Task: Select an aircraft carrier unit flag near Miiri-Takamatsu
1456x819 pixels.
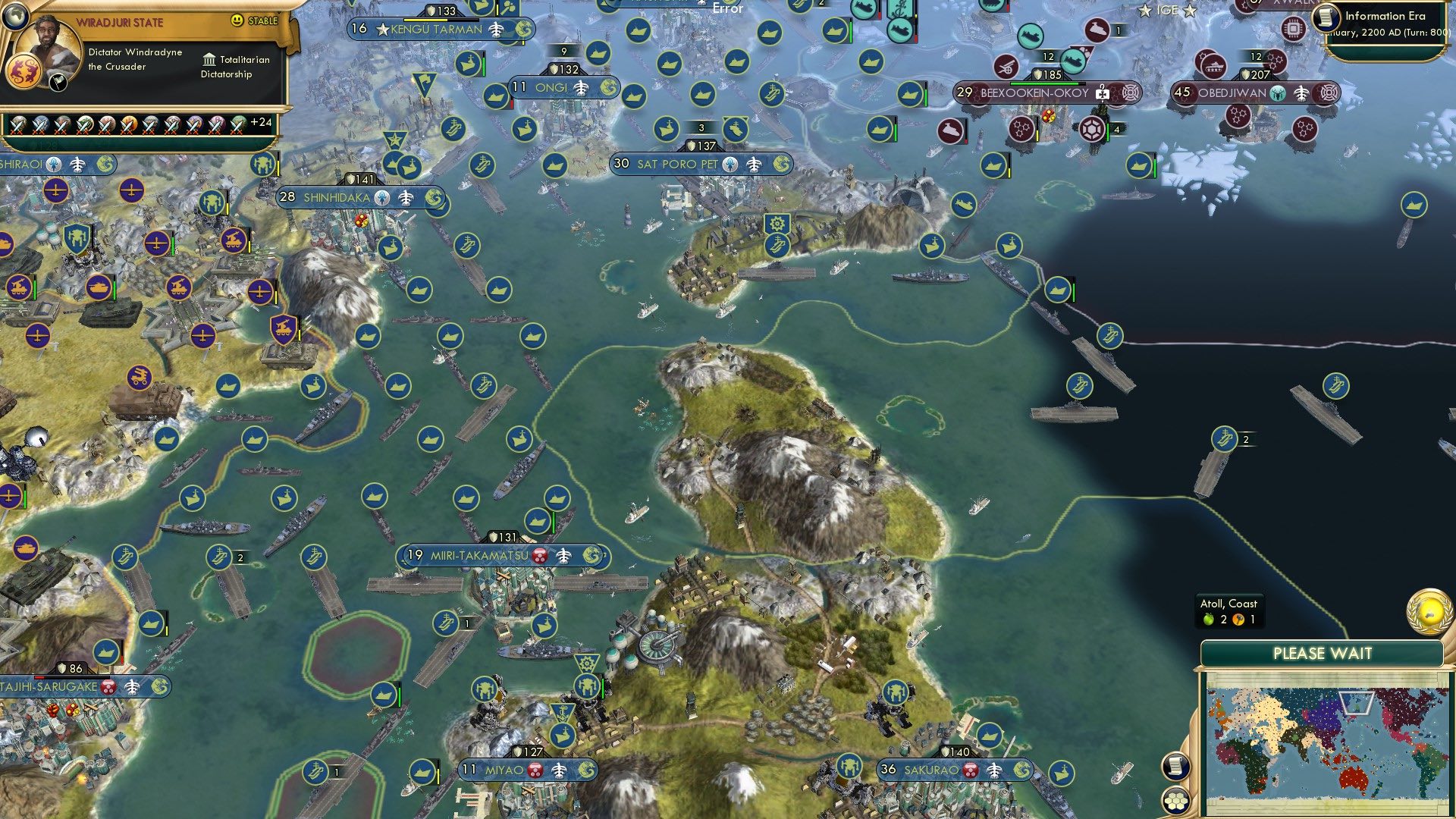Action: pos(447,621)
